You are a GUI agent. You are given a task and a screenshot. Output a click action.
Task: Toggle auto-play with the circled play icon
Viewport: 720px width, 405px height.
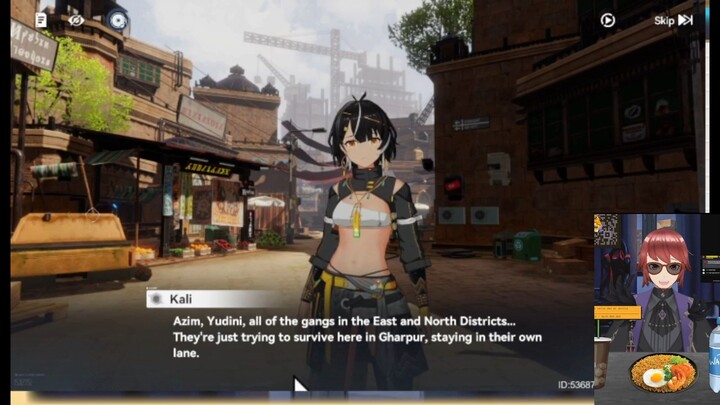click(x=607, y=20)
